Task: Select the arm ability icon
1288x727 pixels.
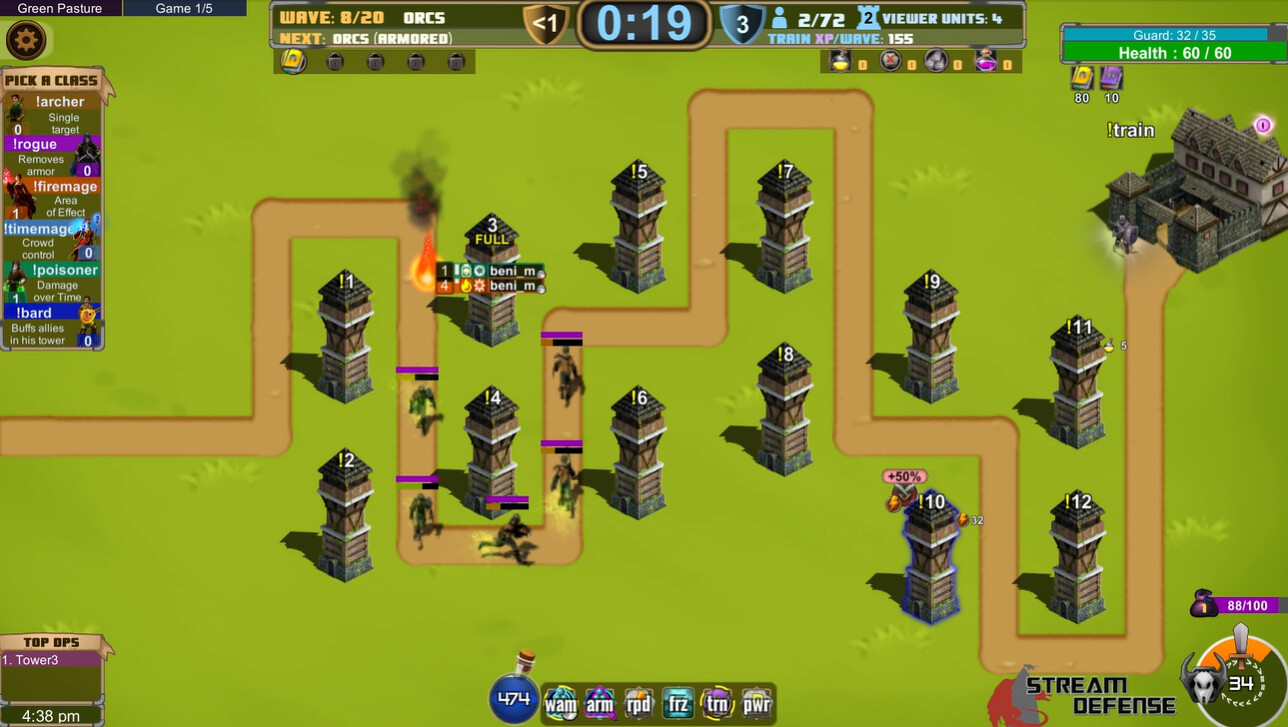Action: 600,702
